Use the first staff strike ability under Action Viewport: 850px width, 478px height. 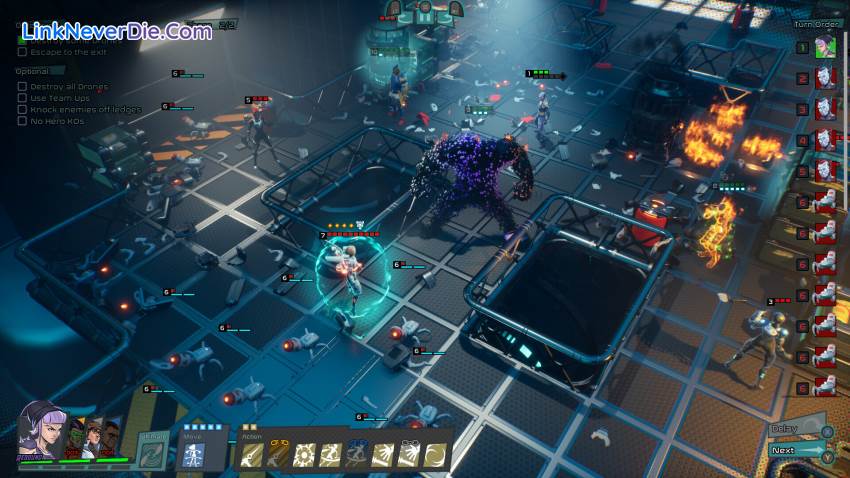click(x=250, y=456)
